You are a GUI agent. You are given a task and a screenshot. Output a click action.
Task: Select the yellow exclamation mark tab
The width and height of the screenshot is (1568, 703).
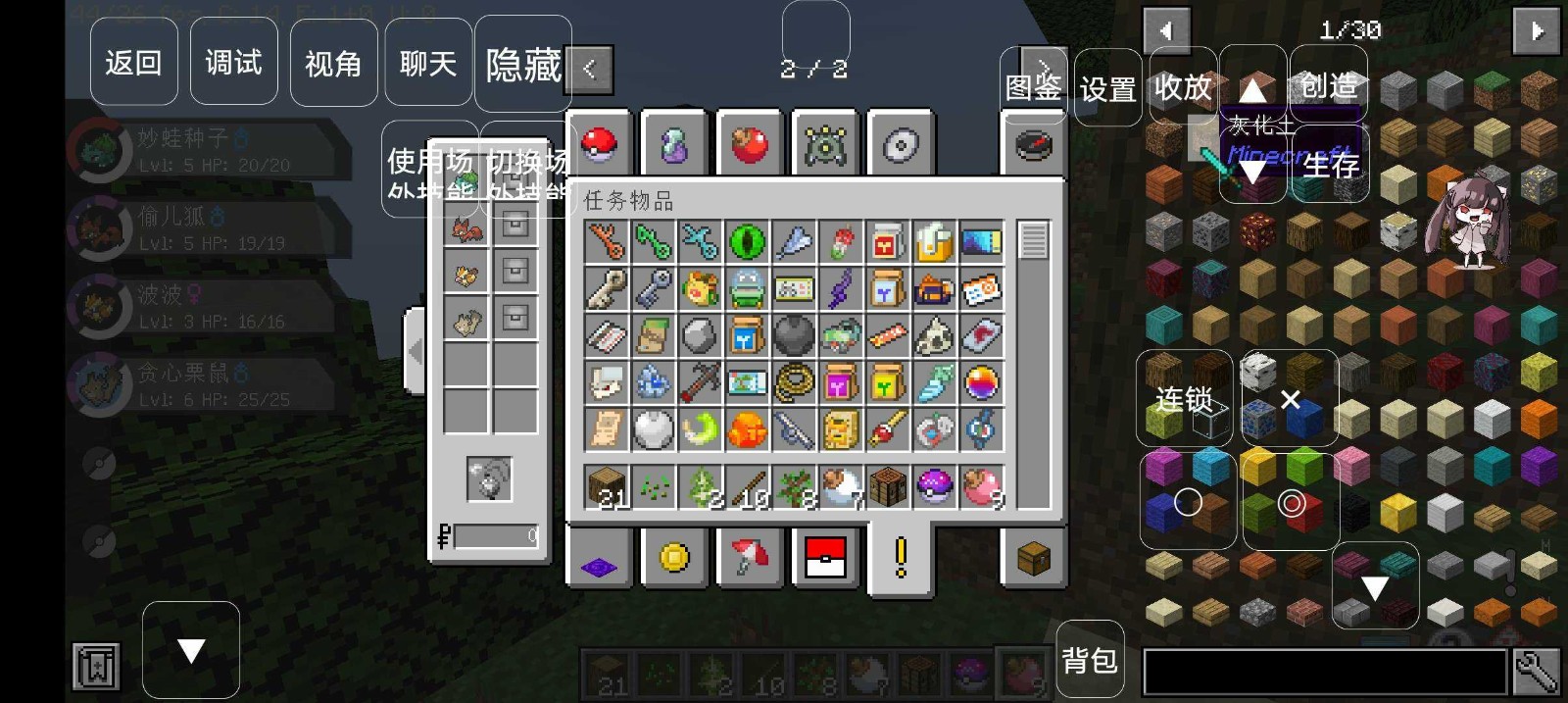tap(901, 558)
